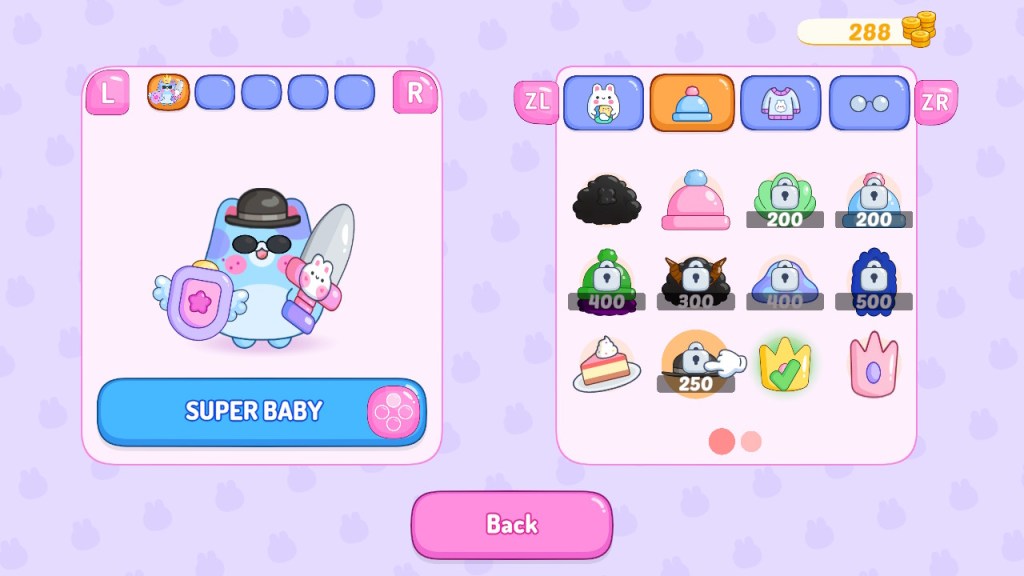Go back with the Back button
The width and height of the screenshot is (1024, 576).
(511, 524)
